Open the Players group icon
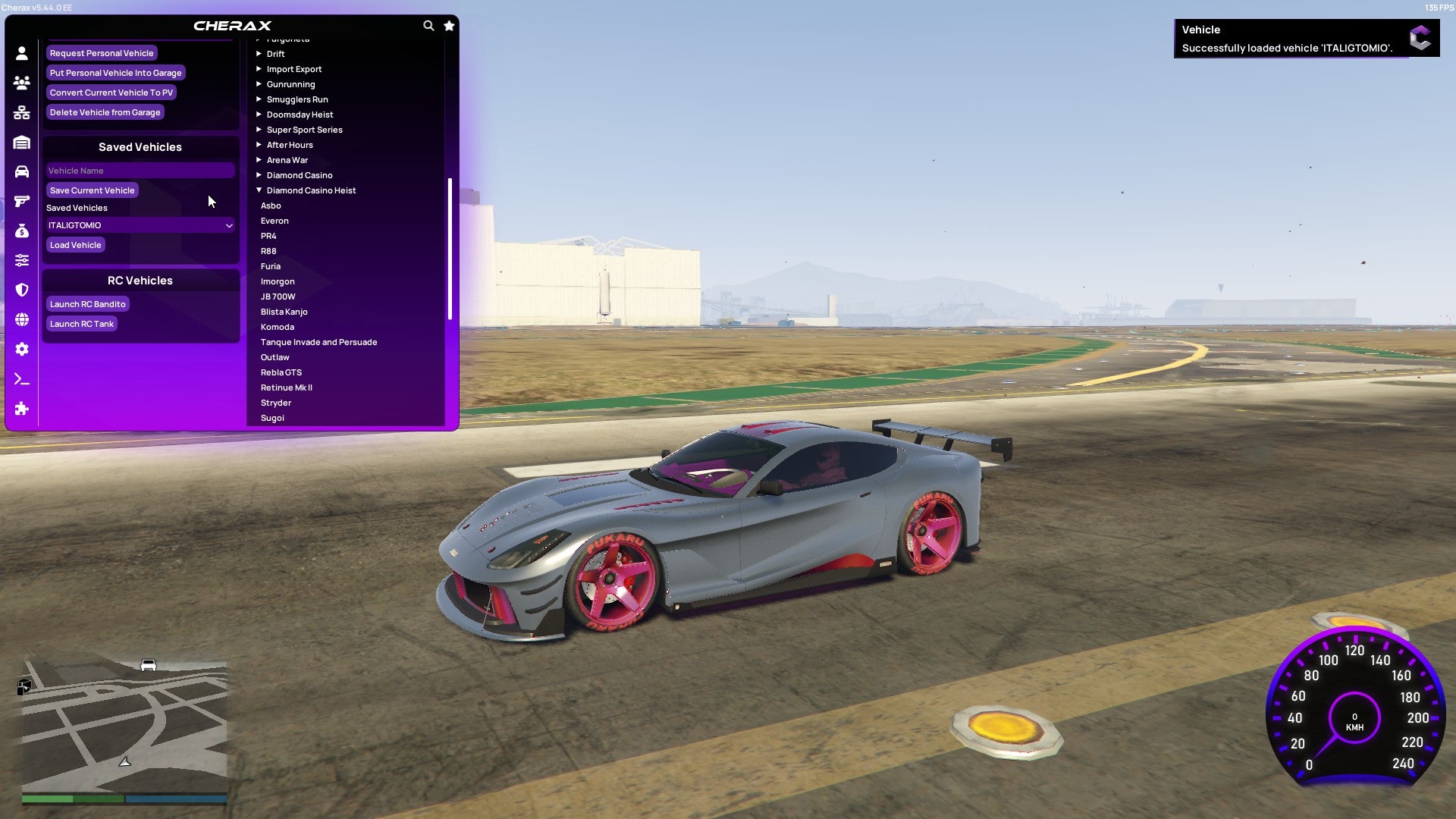The width and height of the screenshot is (1456, 819). tap(22, 83)
